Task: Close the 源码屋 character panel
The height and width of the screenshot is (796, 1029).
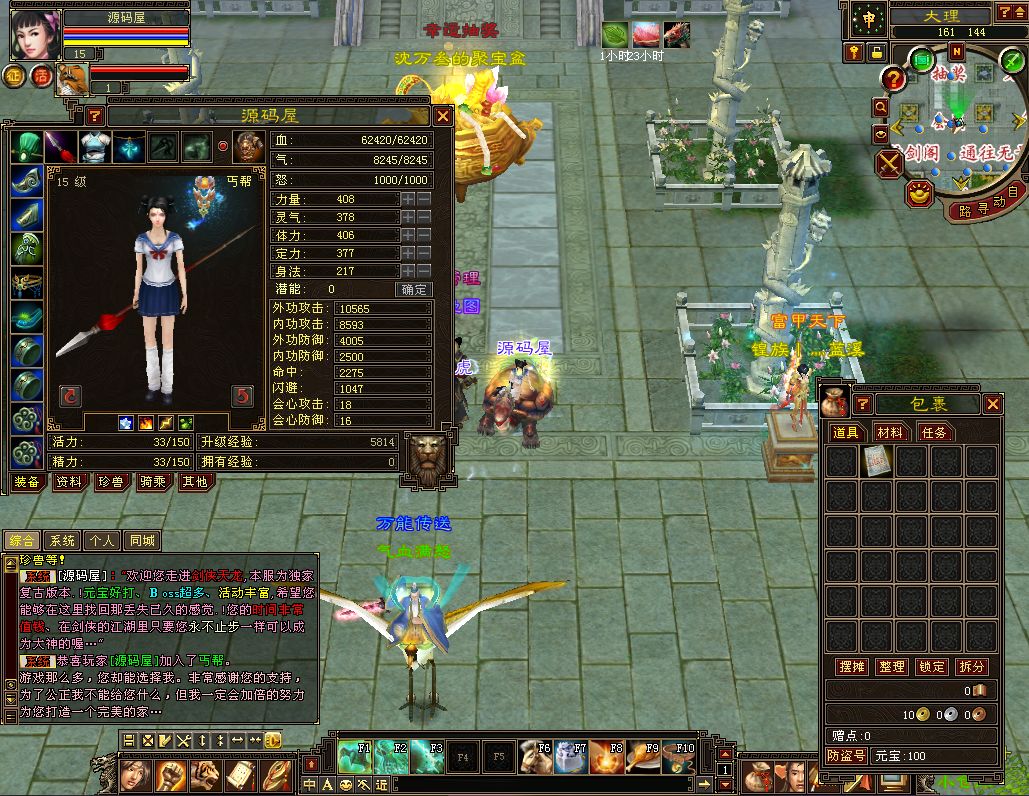Action: (x=442, y=116)
